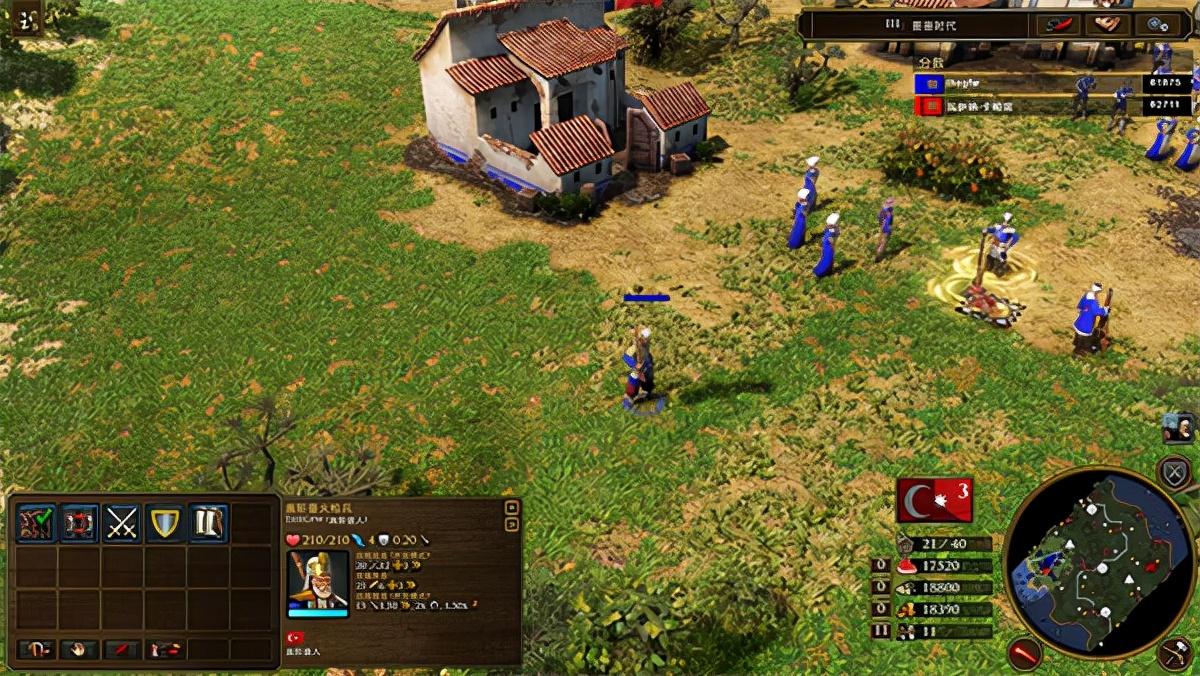Select the hero portrait above the minimap

click(x=1178, y=428)
